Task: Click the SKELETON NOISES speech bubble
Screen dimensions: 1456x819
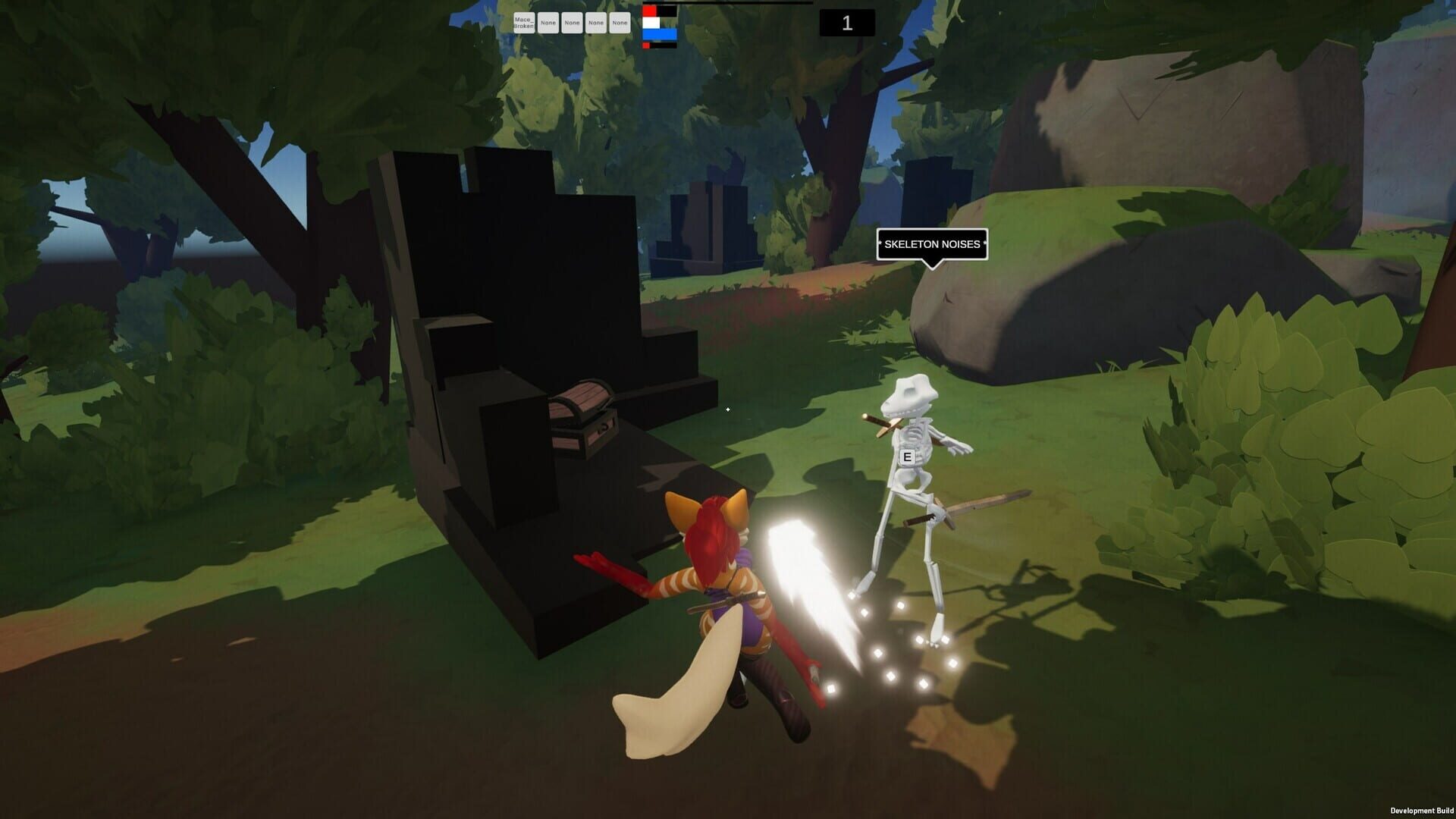Action: [x=932, y=244]
